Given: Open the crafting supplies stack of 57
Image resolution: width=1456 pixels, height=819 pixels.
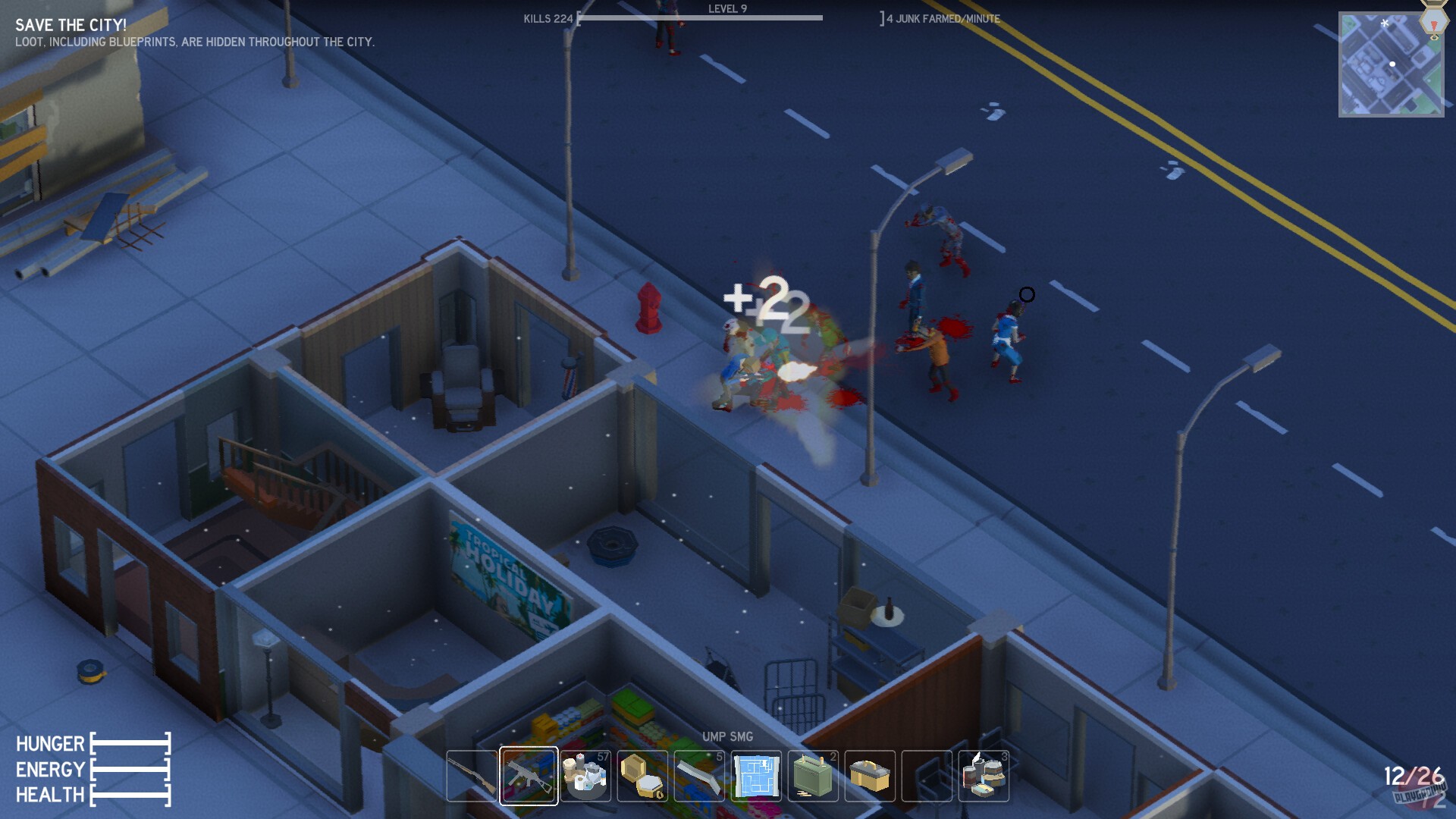Looking at the screenshot, I should click(x=587, y=777).
